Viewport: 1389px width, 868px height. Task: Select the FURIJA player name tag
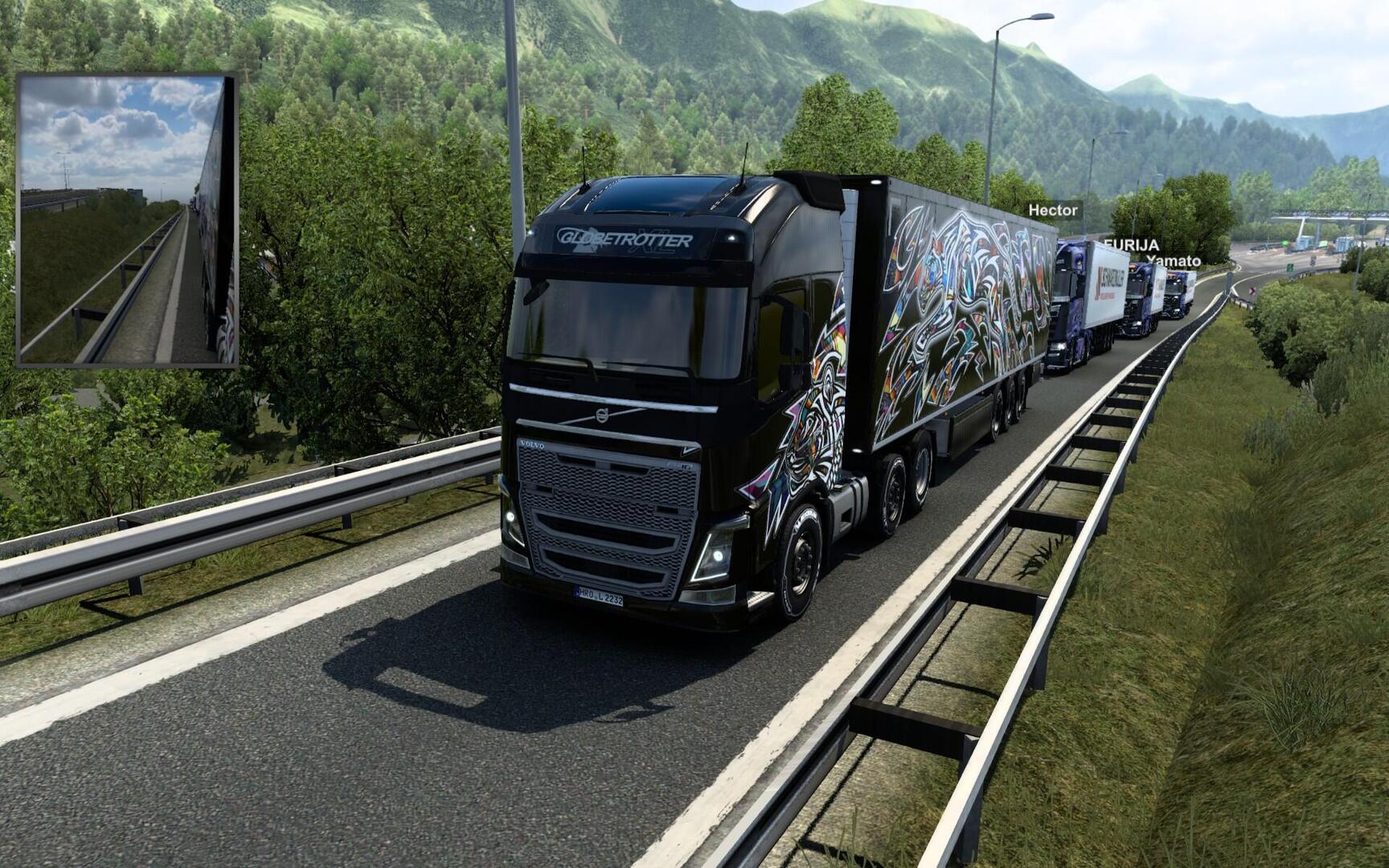pos(1132,244)
